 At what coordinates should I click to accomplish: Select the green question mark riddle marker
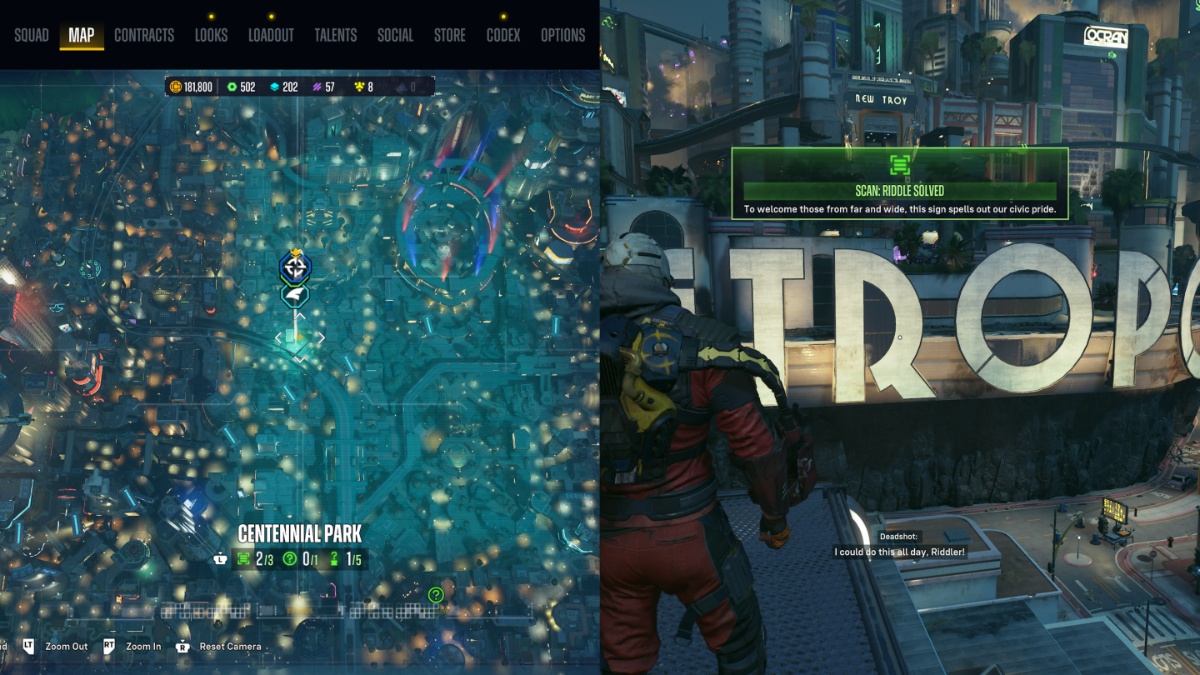coord(436,595)
